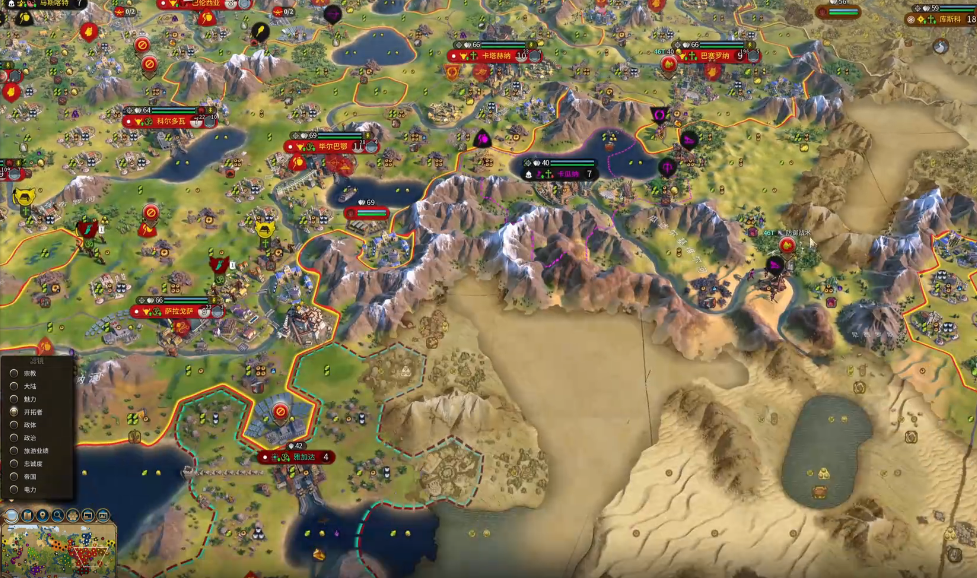Select the 卡塔赫纳 city banner
Viewport: 977px width, 578px height.
[x=498, y=56]
